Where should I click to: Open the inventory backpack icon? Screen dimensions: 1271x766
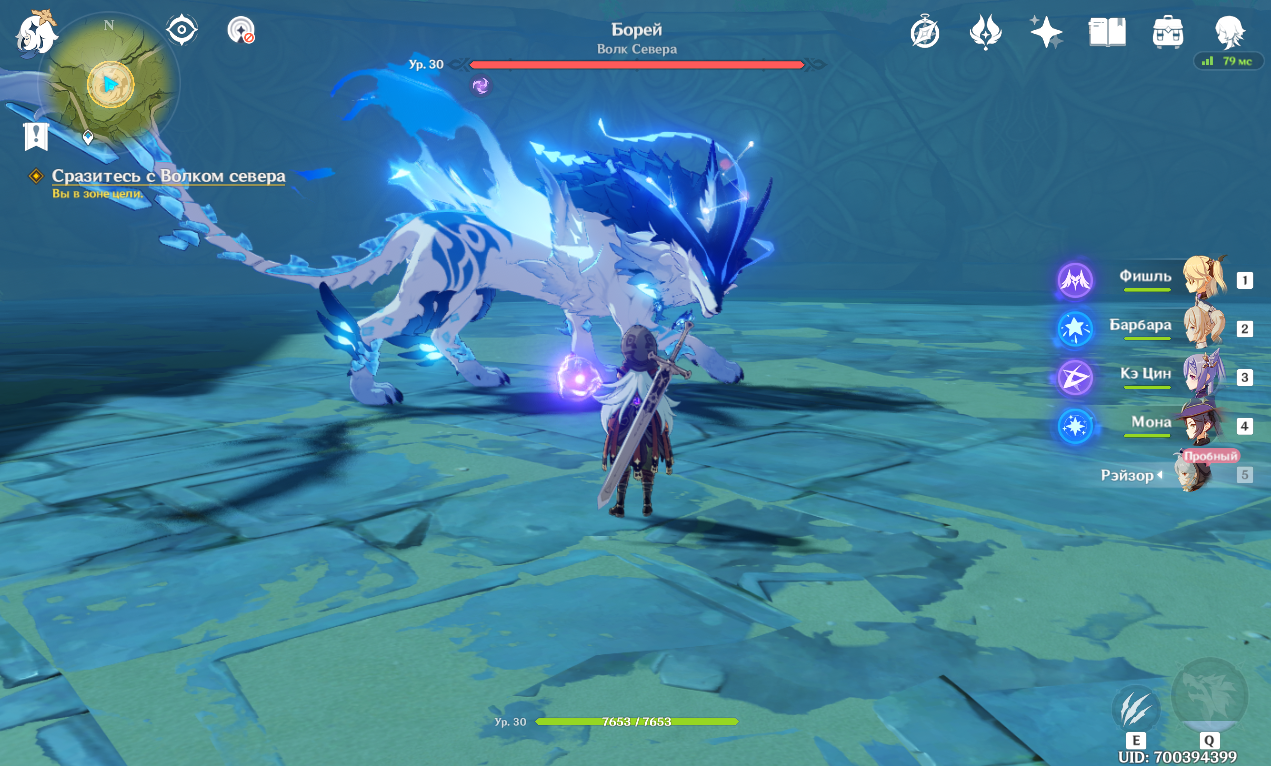click(x=1168, y=32)
